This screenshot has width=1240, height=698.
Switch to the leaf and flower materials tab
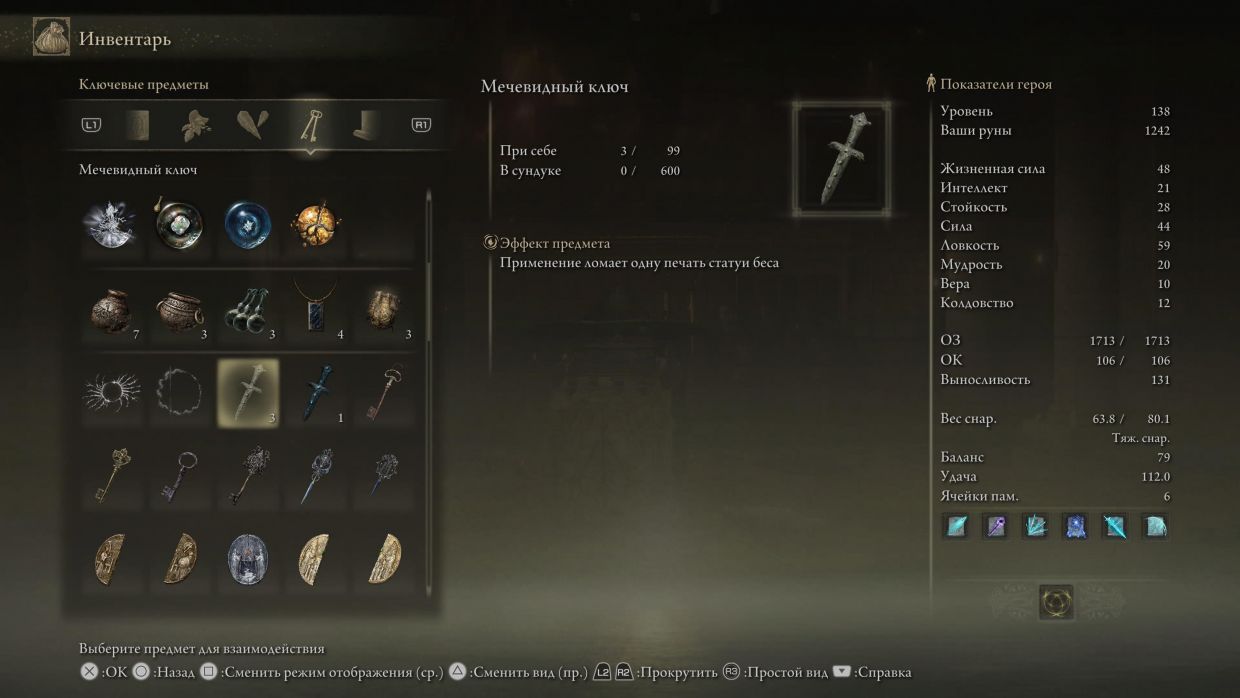click(196, 125)
